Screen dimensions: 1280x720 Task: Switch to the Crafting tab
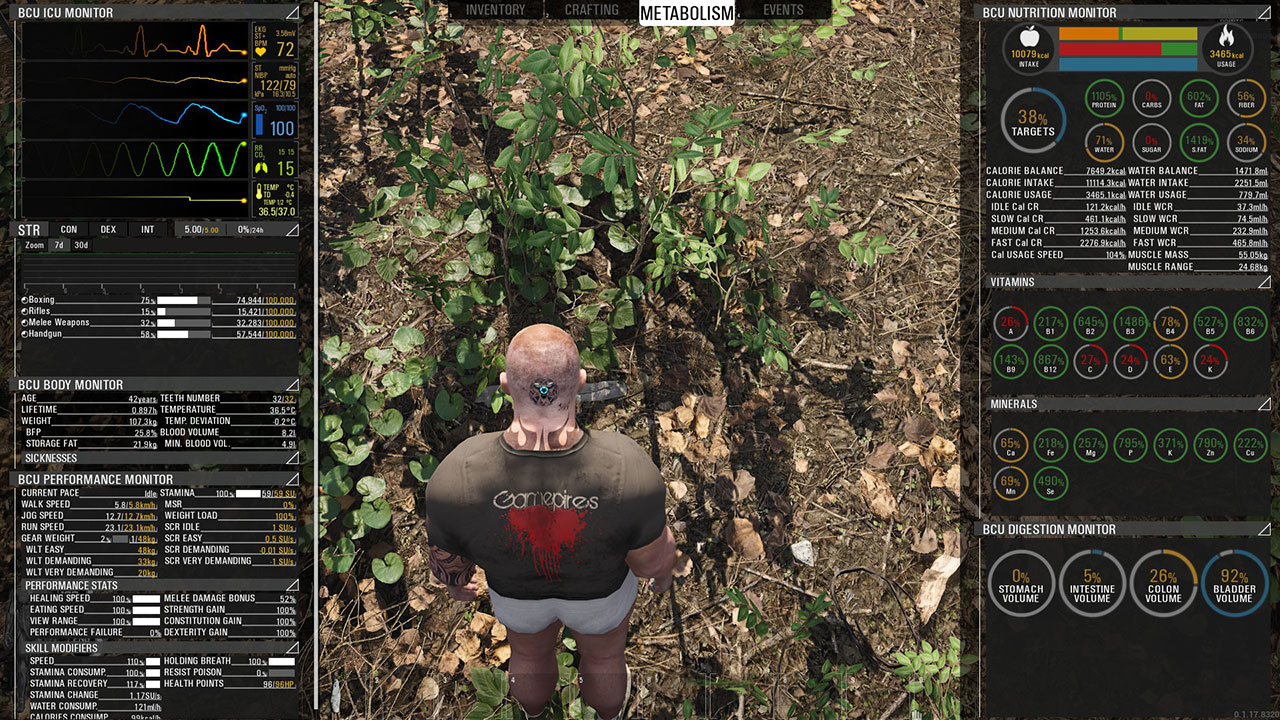592,10
